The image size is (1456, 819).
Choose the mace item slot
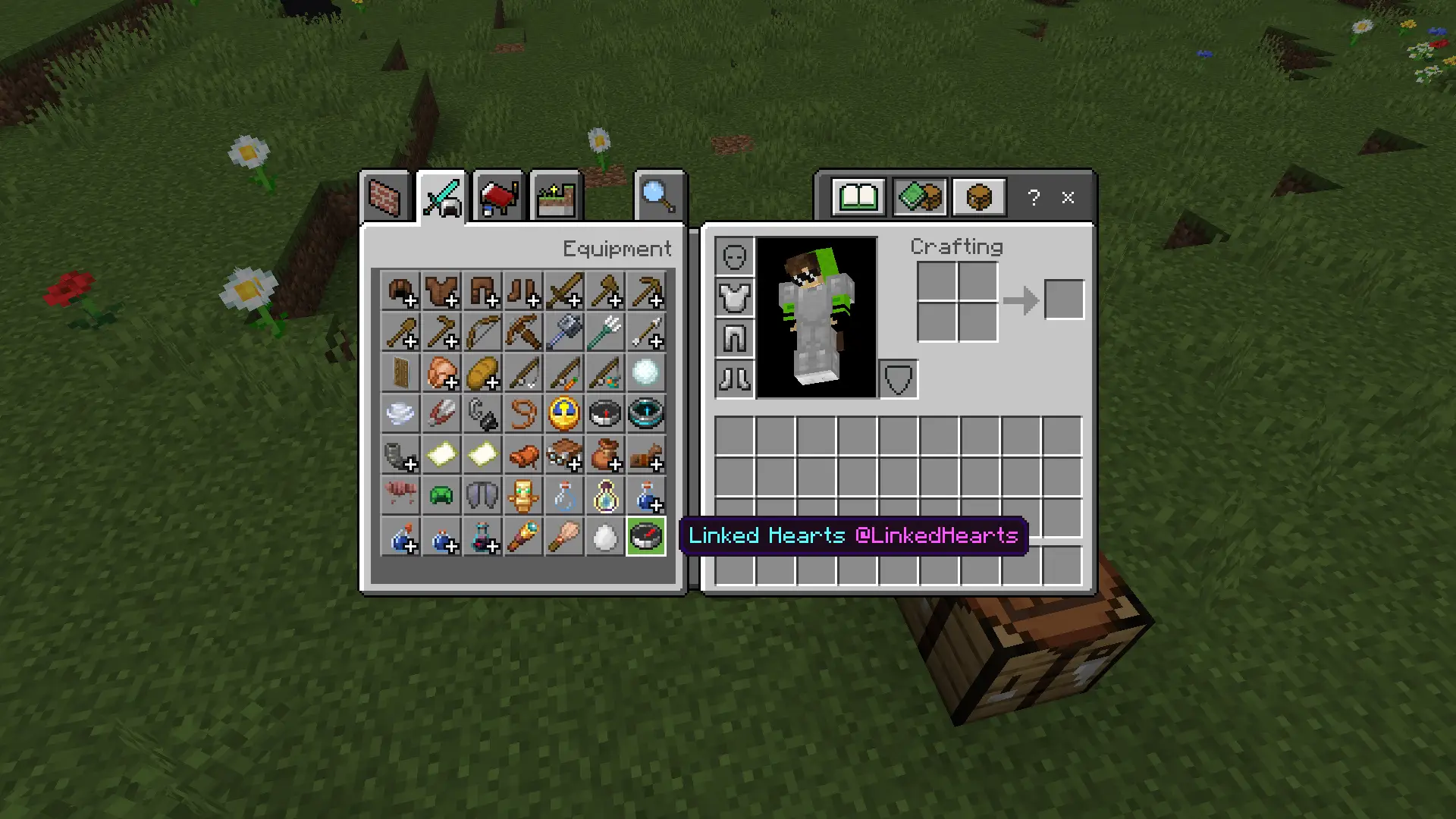point(564,332)
